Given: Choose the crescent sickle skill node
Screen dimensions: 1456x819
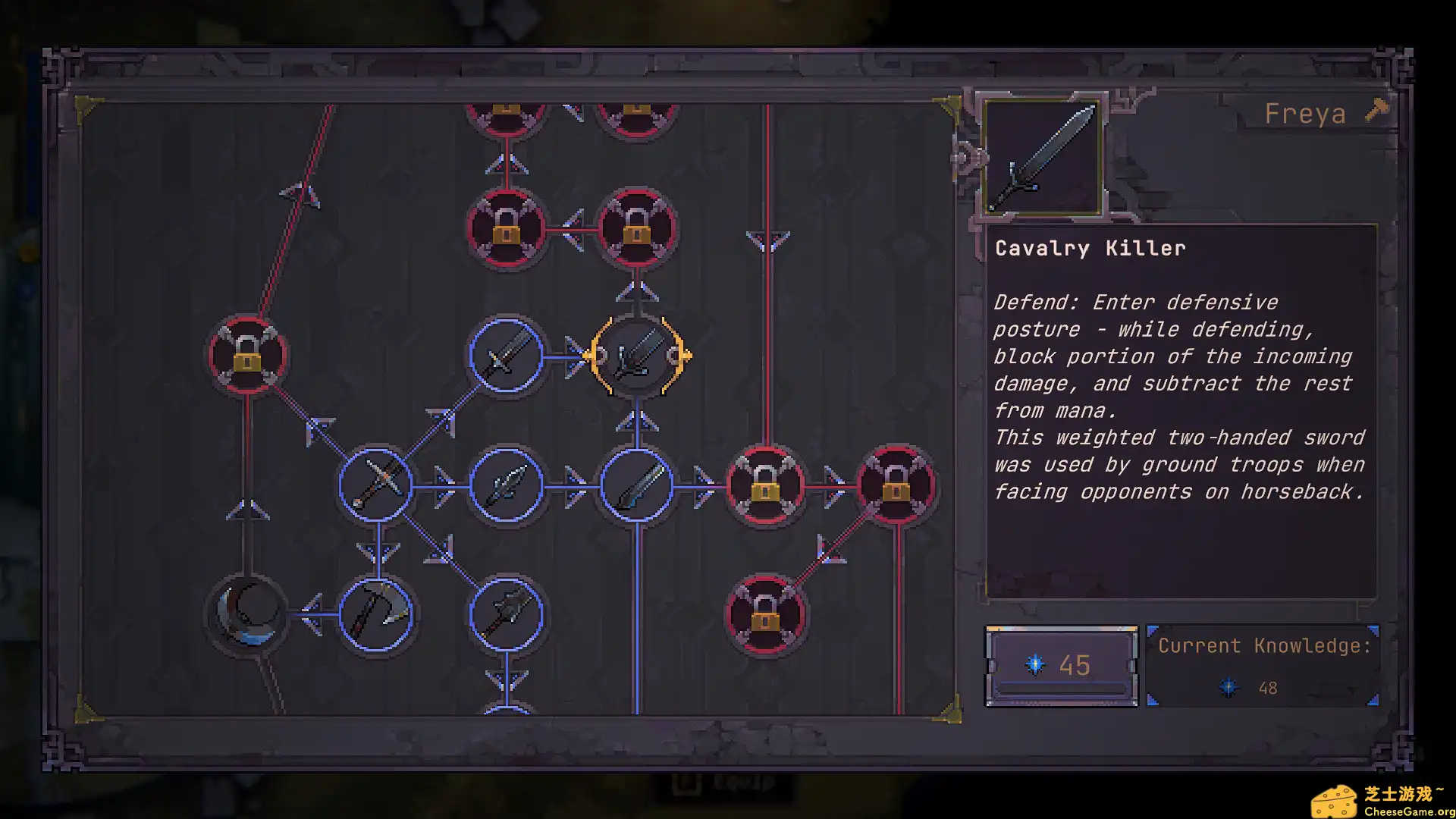Looking at the screenshot, I should pyautogui.click(x=247, y=613).
